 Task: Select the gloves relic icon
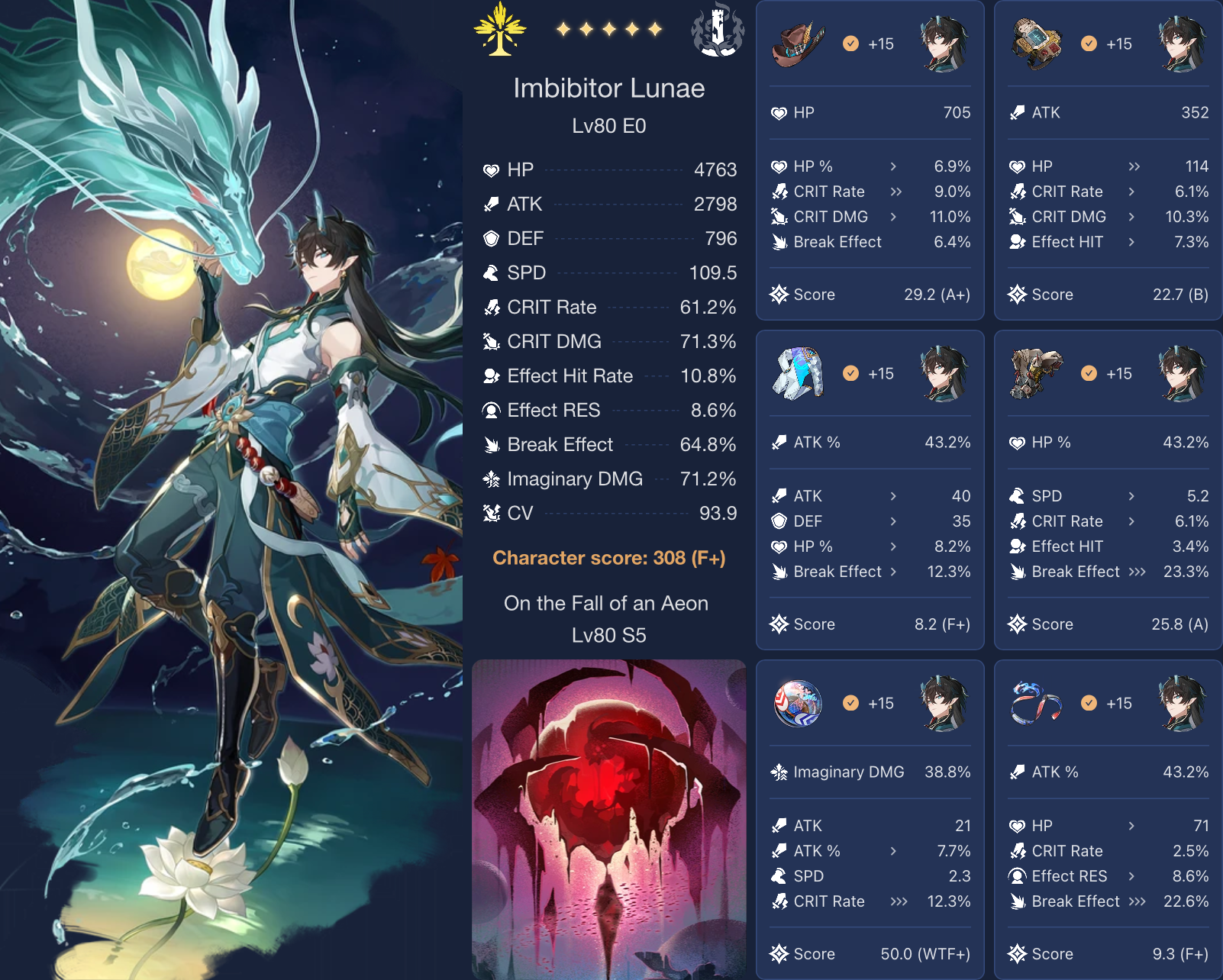(1037, 44)
